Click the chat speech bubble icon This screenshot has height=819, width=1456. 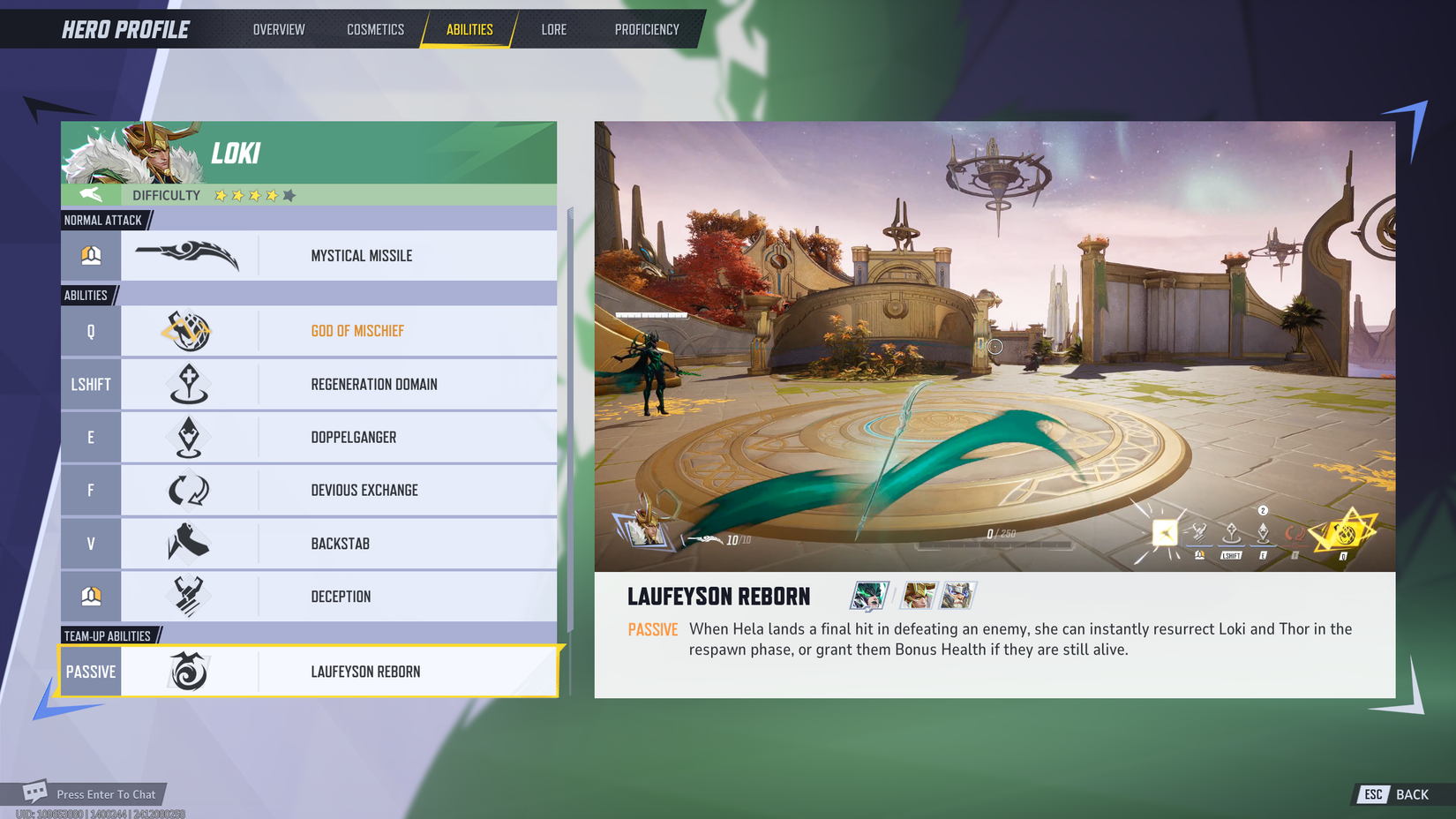[35, 790]
